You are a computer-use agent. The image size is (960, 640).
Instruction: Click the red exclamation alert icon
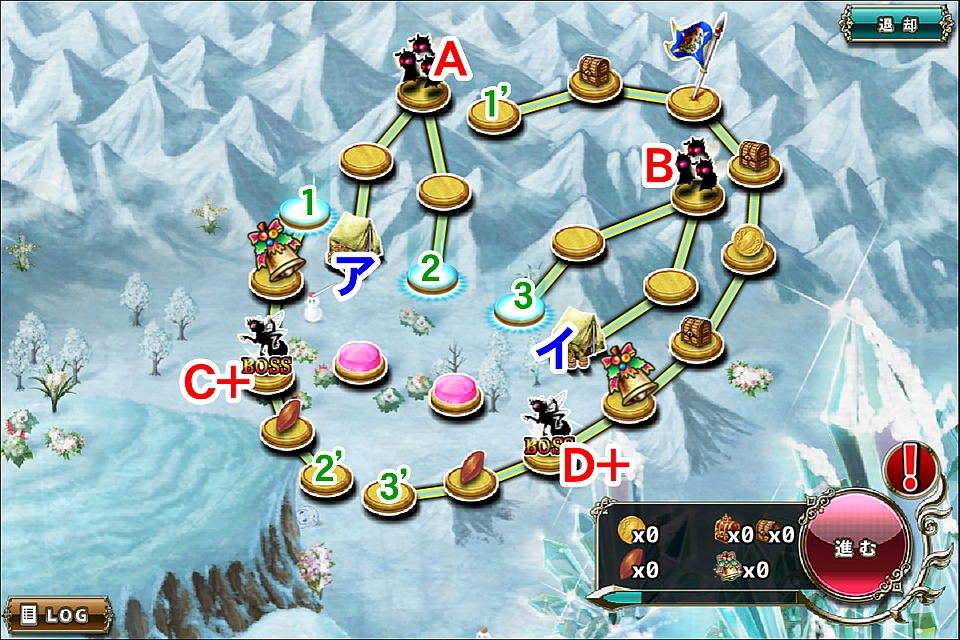point(909,466)
